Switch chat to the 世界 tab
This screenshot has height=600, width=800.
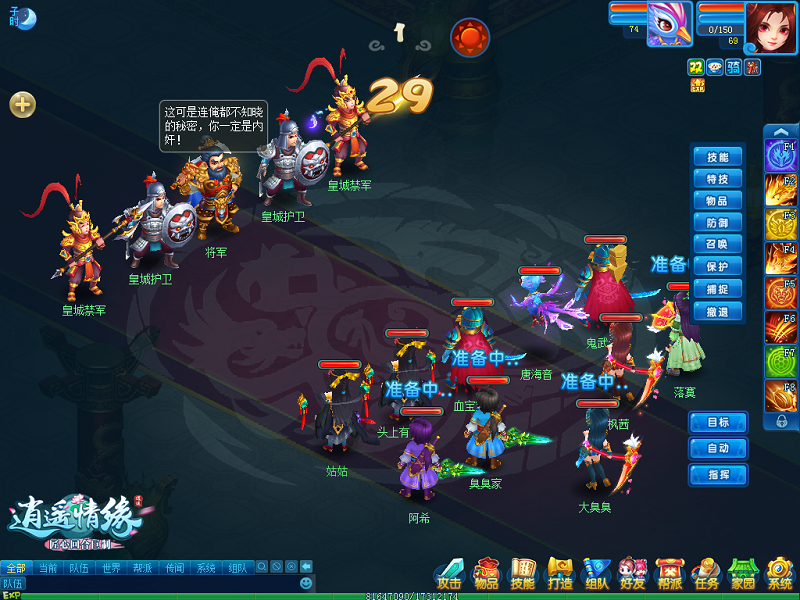pos(110,568)
